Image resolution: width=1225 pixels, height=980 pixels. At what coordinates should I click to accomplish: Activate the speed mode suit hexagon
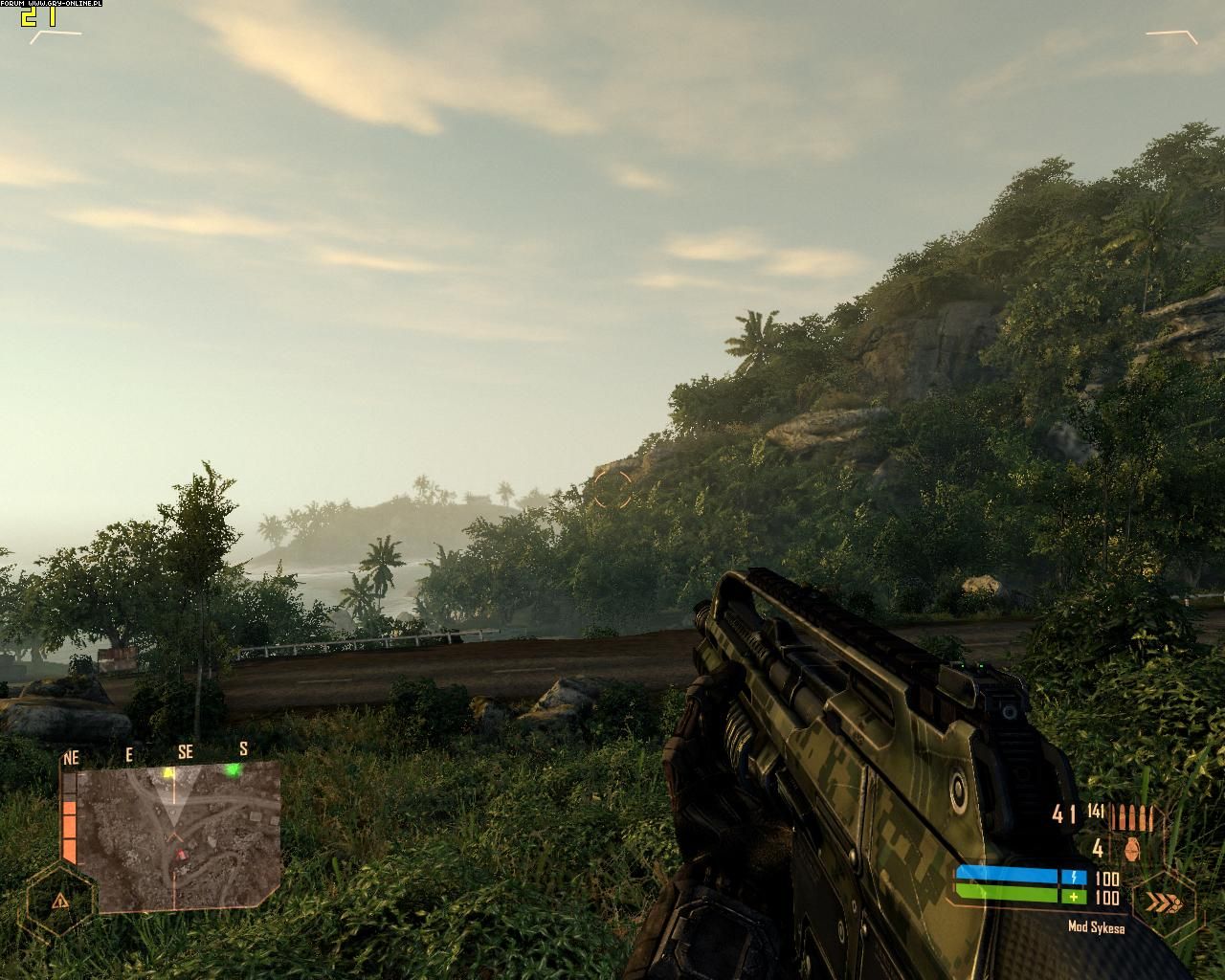[x=1164, y=902]
